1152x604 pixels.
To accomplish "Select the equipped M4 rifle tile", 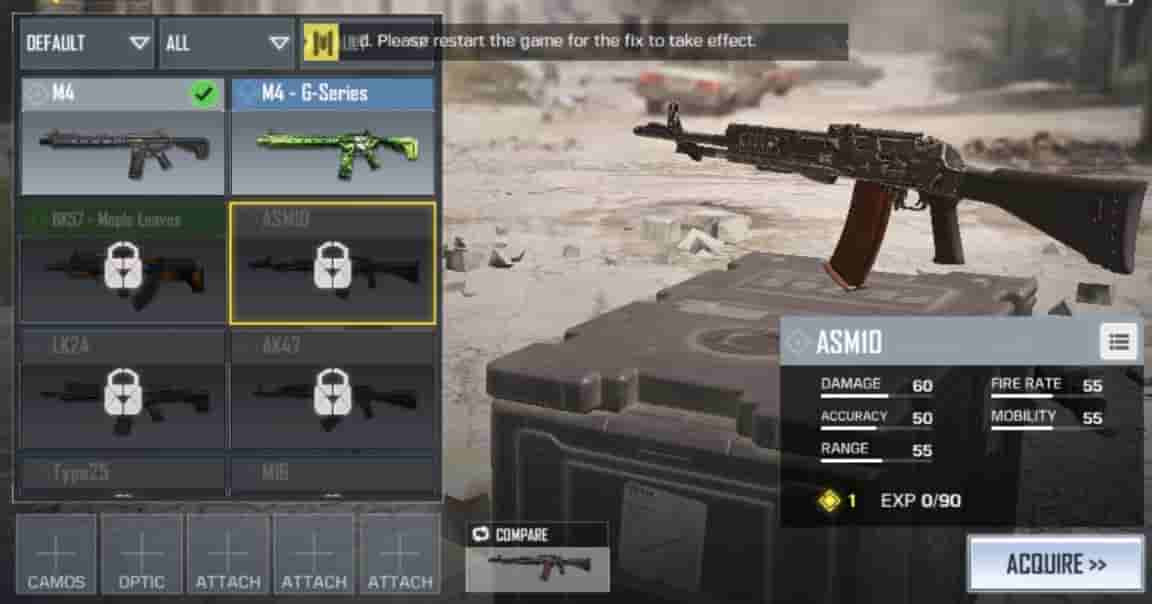I will point(123,137).
